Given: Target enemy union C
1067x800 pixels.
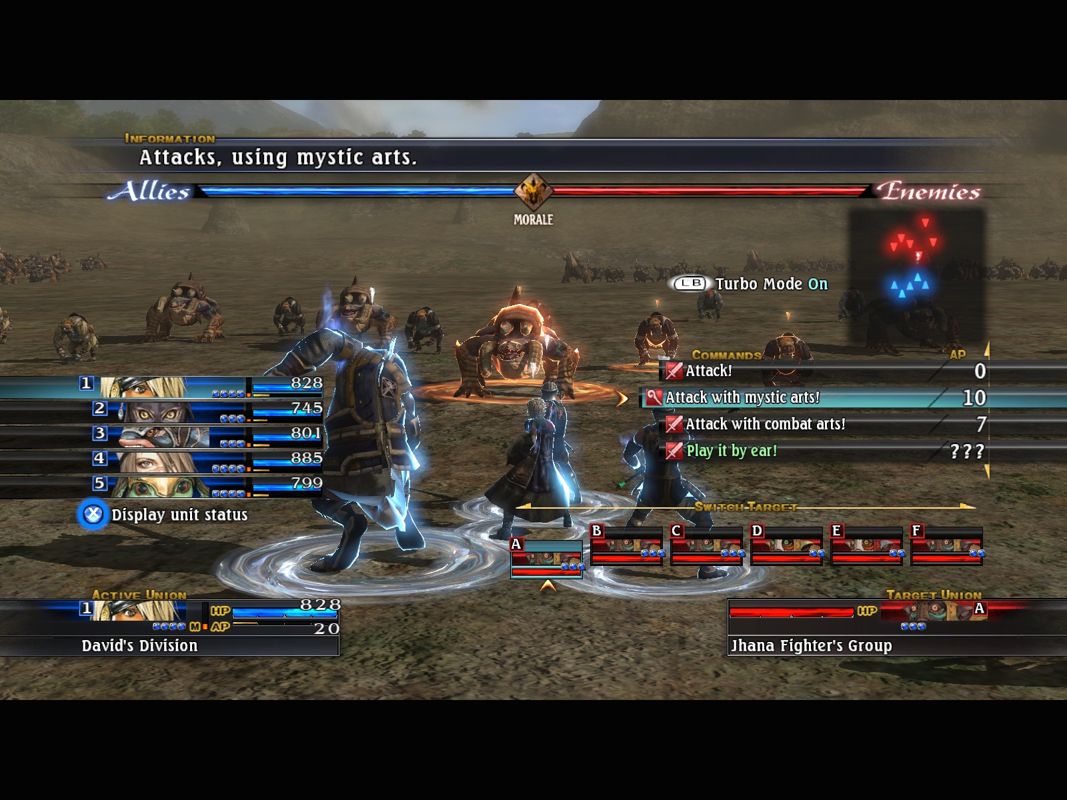Looking at the screenshot, I should pos(706,546).
